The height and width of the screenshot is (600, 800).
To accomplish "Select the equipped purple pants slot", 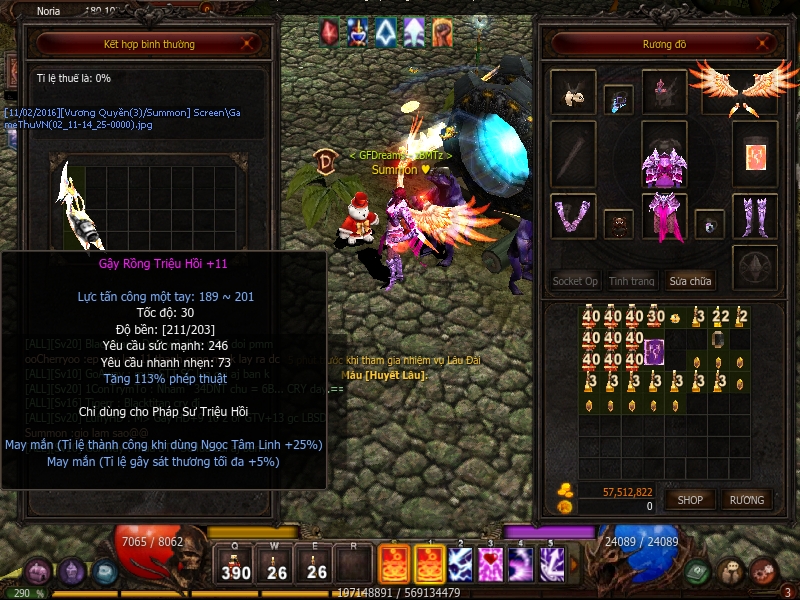I will click(x=663, y=218).
